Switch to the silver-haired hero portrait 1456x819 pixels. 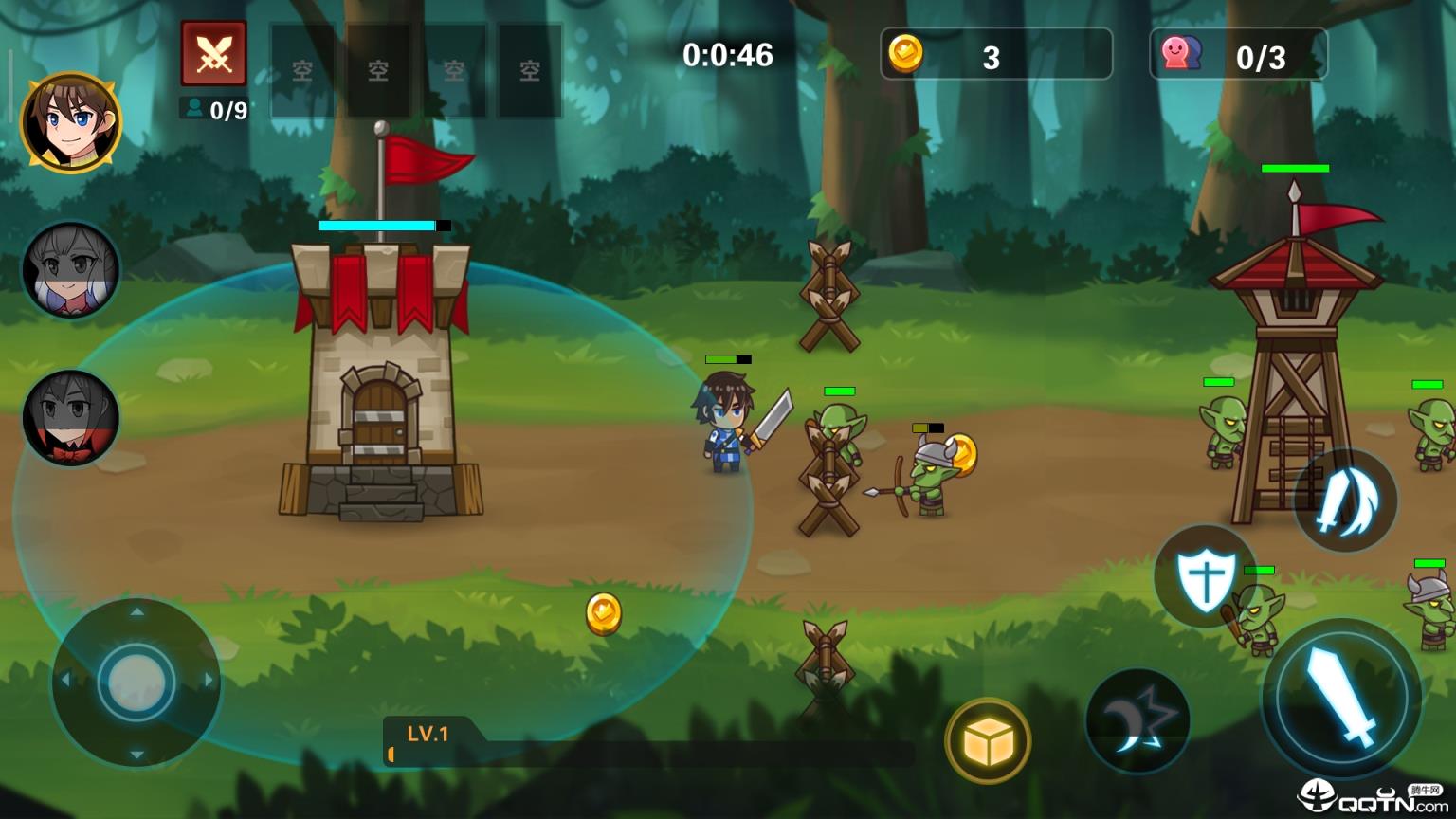coord(71,270)
